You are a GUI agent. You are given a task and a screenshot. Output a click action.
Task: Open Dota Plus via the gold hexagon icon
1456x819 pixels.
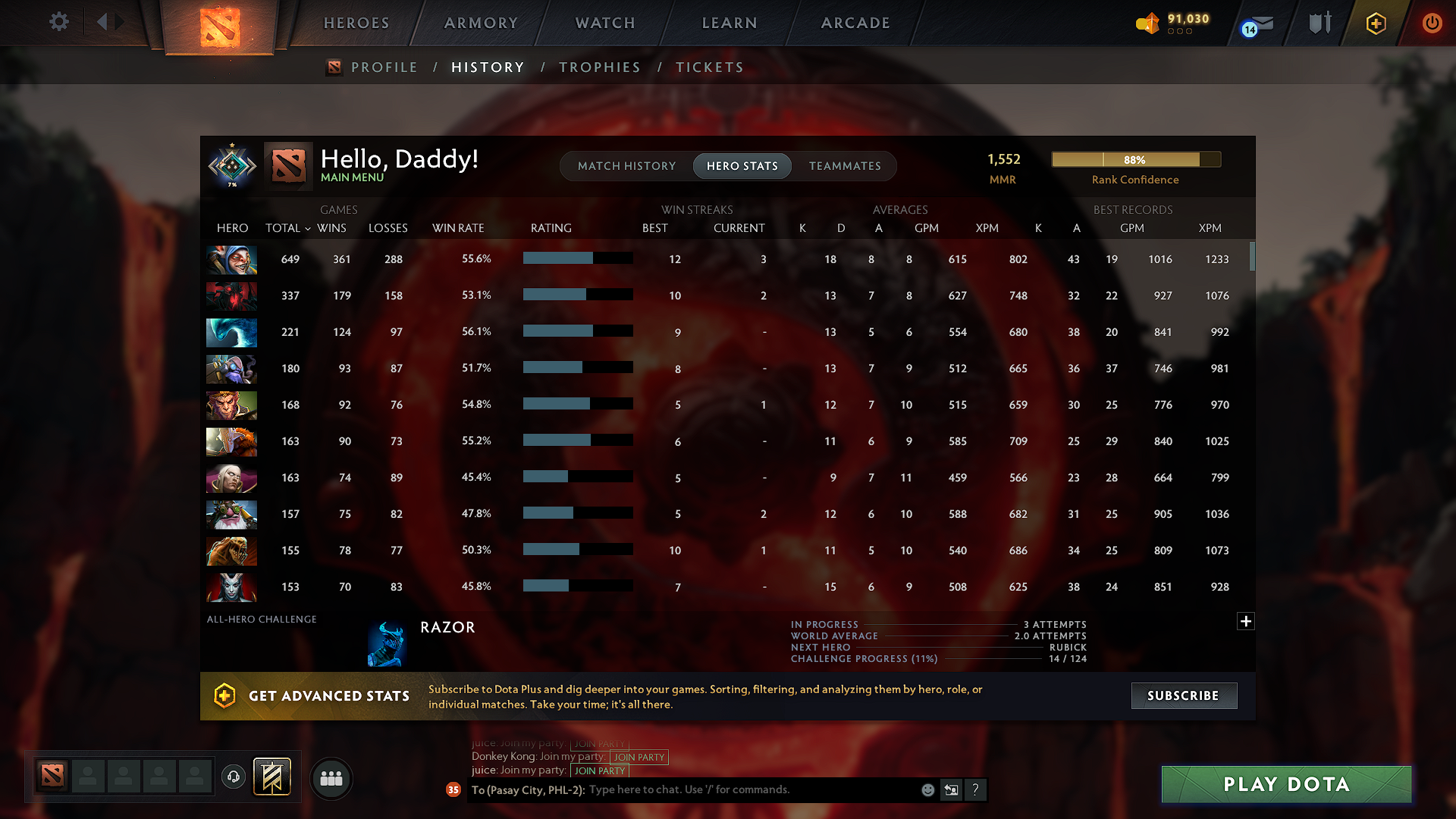pos(1376,23)
